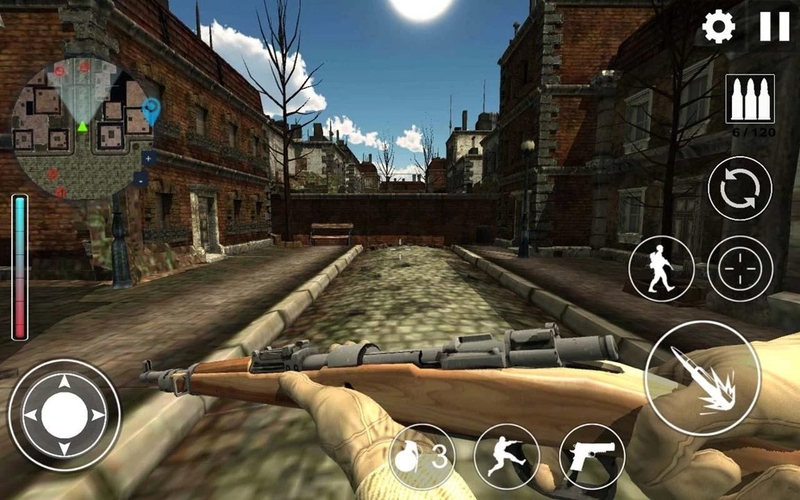Screen dimensions: 800x500
Task: Zoom in the minimap with plus button
Action: (147, 158)
